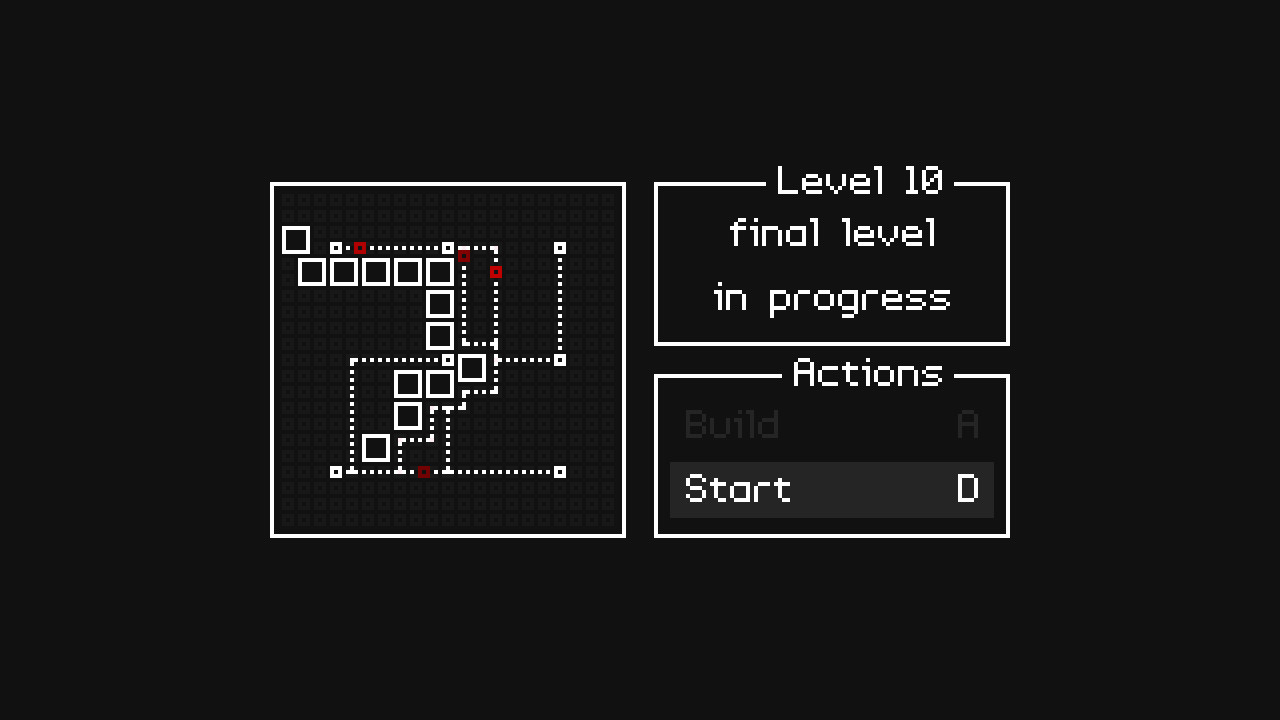Toggle the red marker on the top dotted path
1280x720 pixels.
[x=360, y=246]
